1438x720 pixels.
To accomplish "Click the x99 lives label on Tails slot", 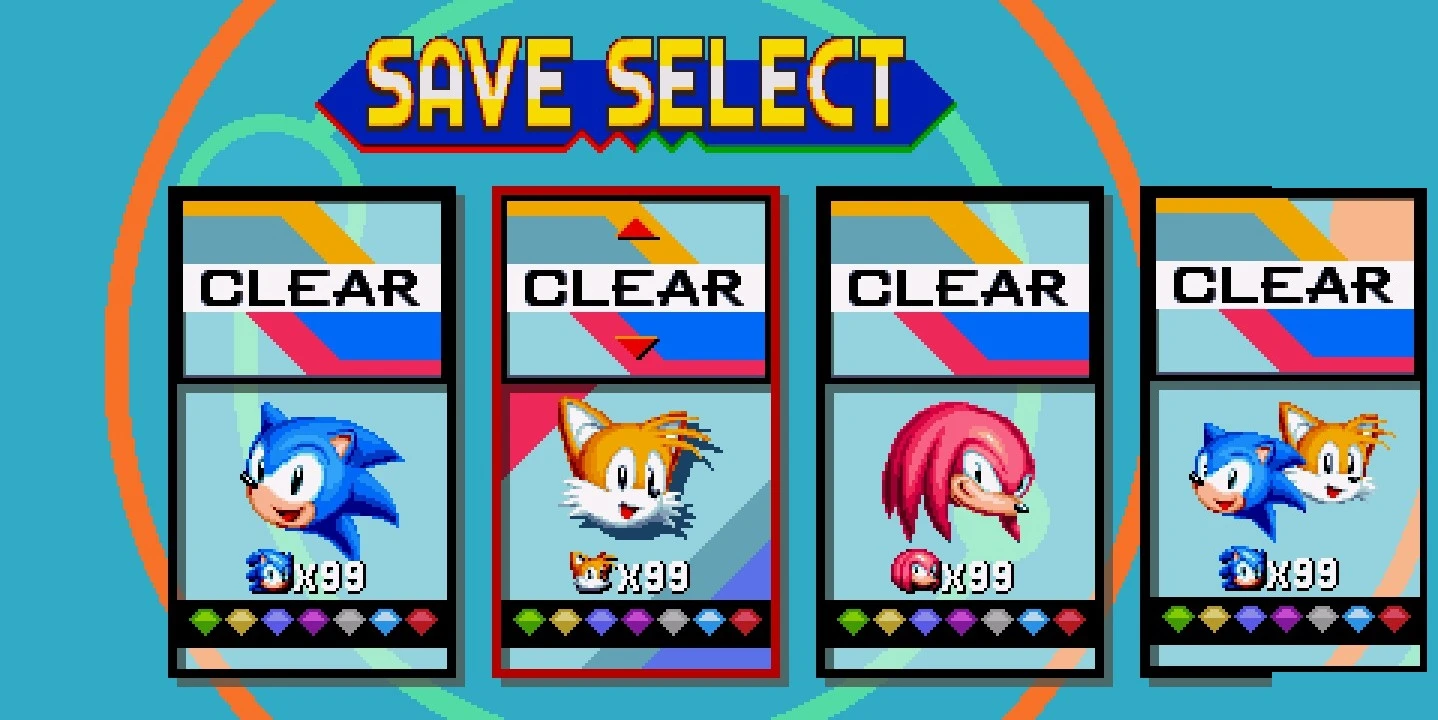I will (651, 575).
